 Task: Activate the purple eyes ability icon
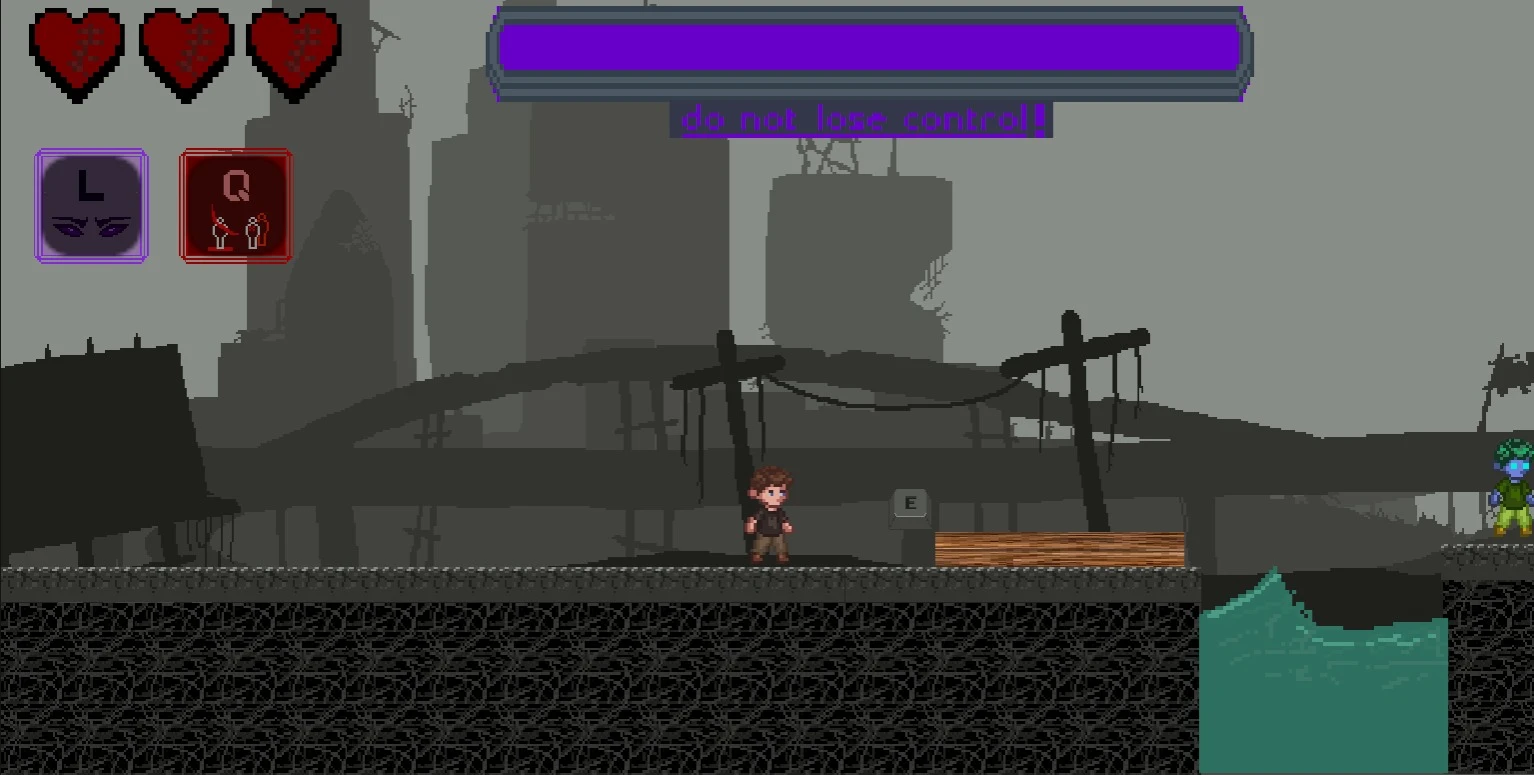pos(91,206)
